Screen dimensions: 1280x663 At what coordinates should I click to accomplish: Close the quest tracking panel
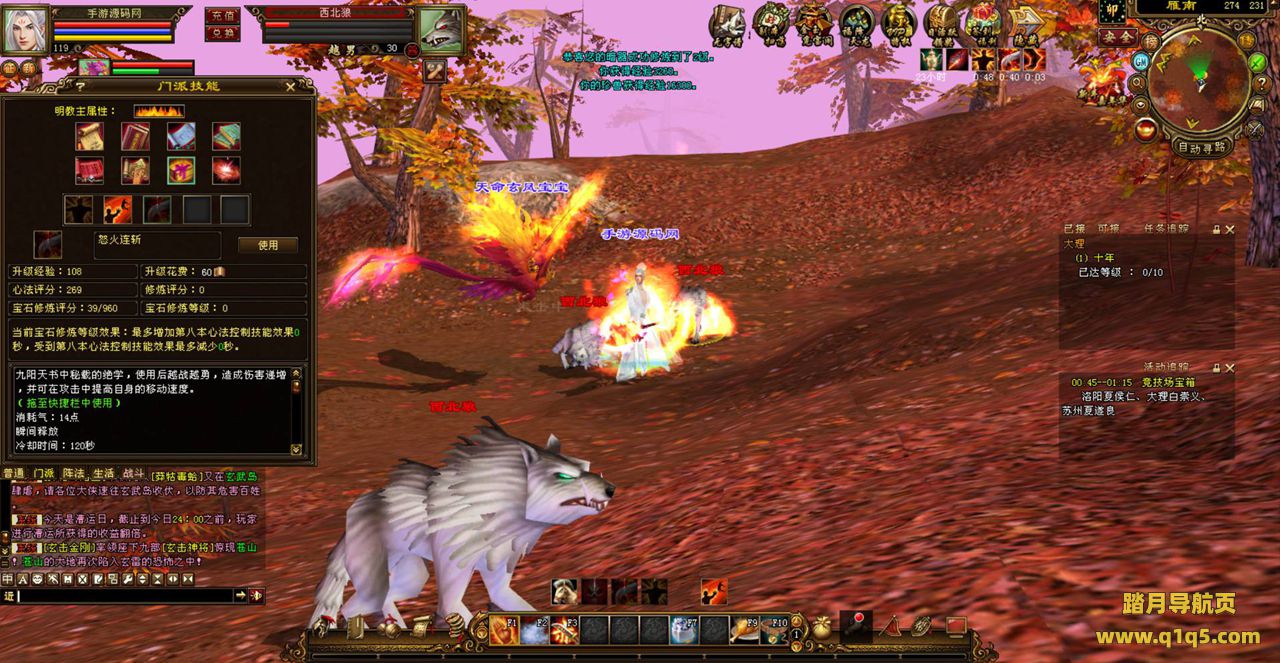(x=1229, y=229)
